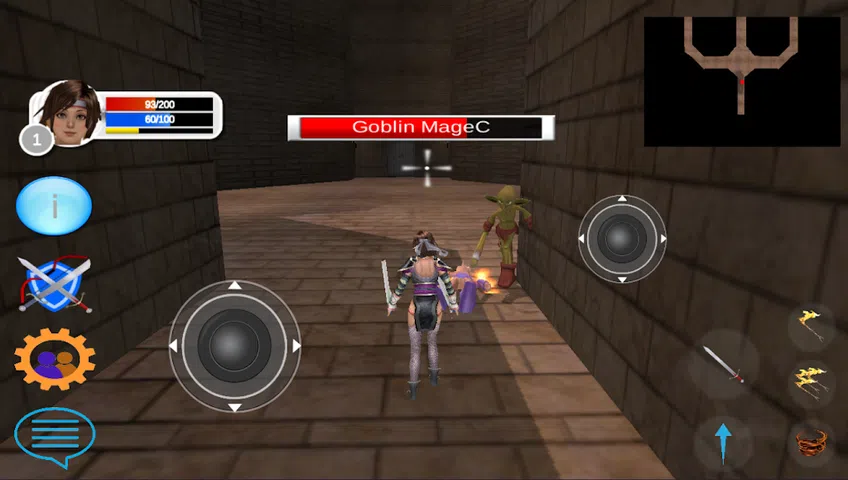Open the blue info bubble
The width and height of the screenshot is (848, 480).
54,206
